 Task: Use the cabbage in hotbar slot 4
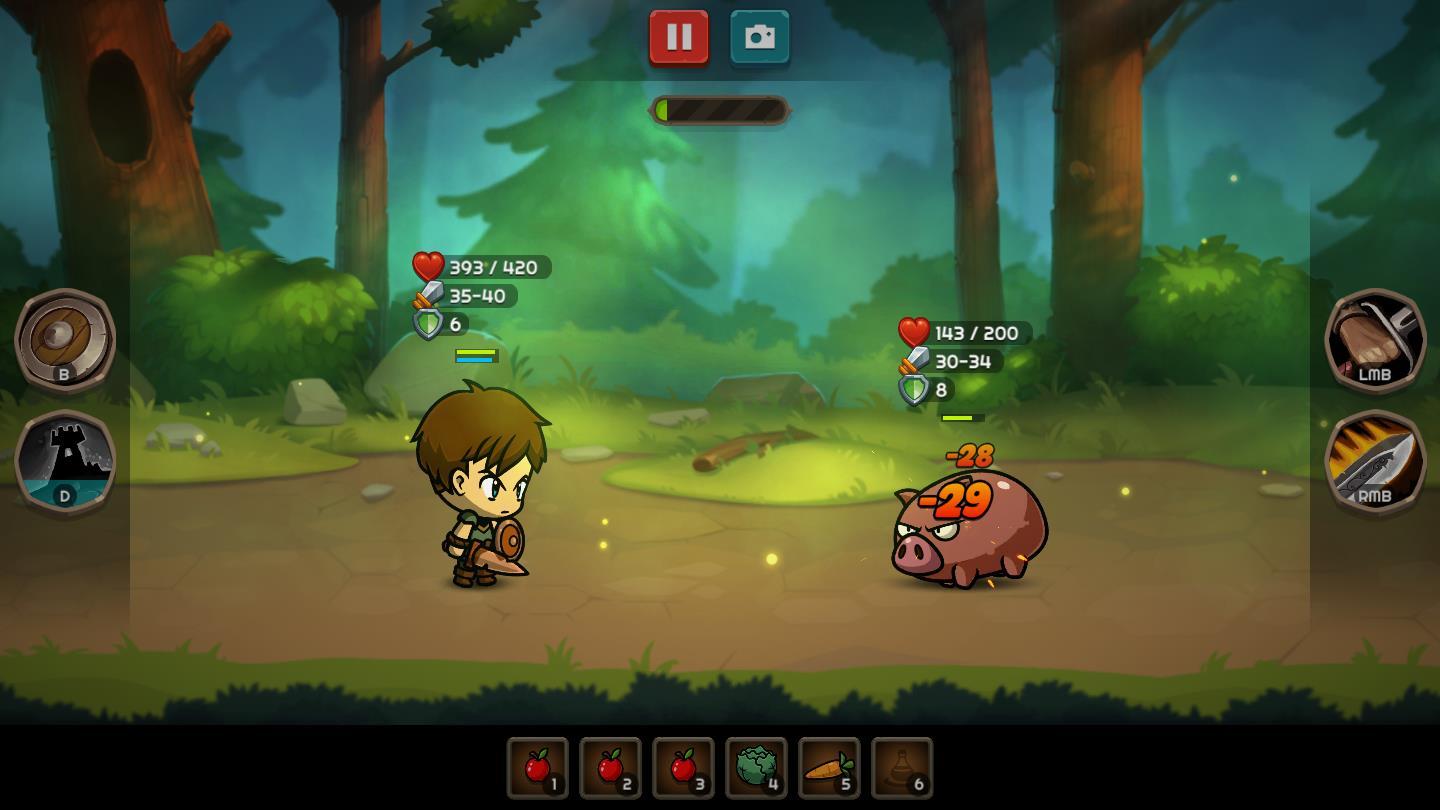click(756, 768)
